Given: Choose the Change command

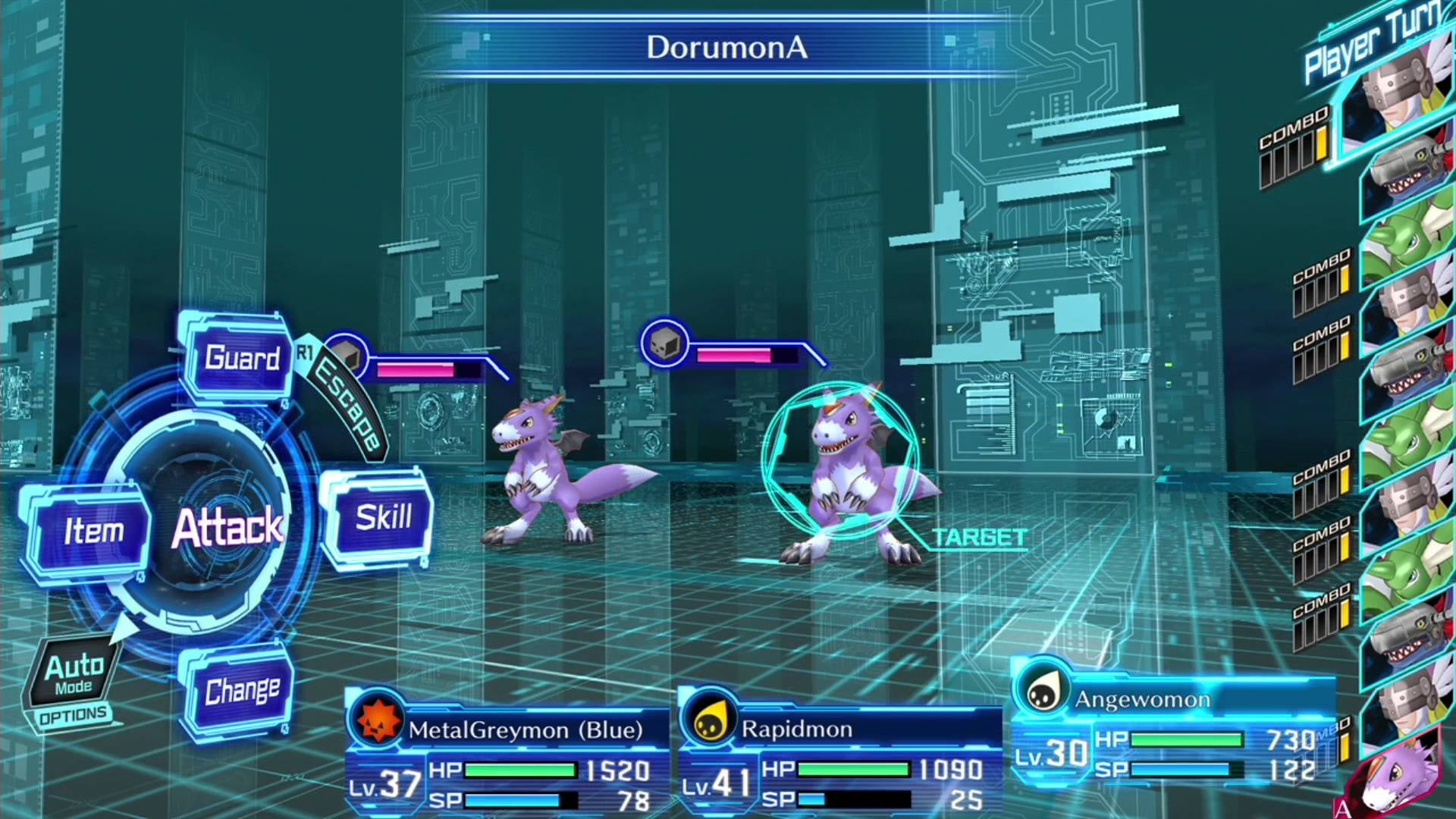Looking at the screenshot, I should (241, 690).
